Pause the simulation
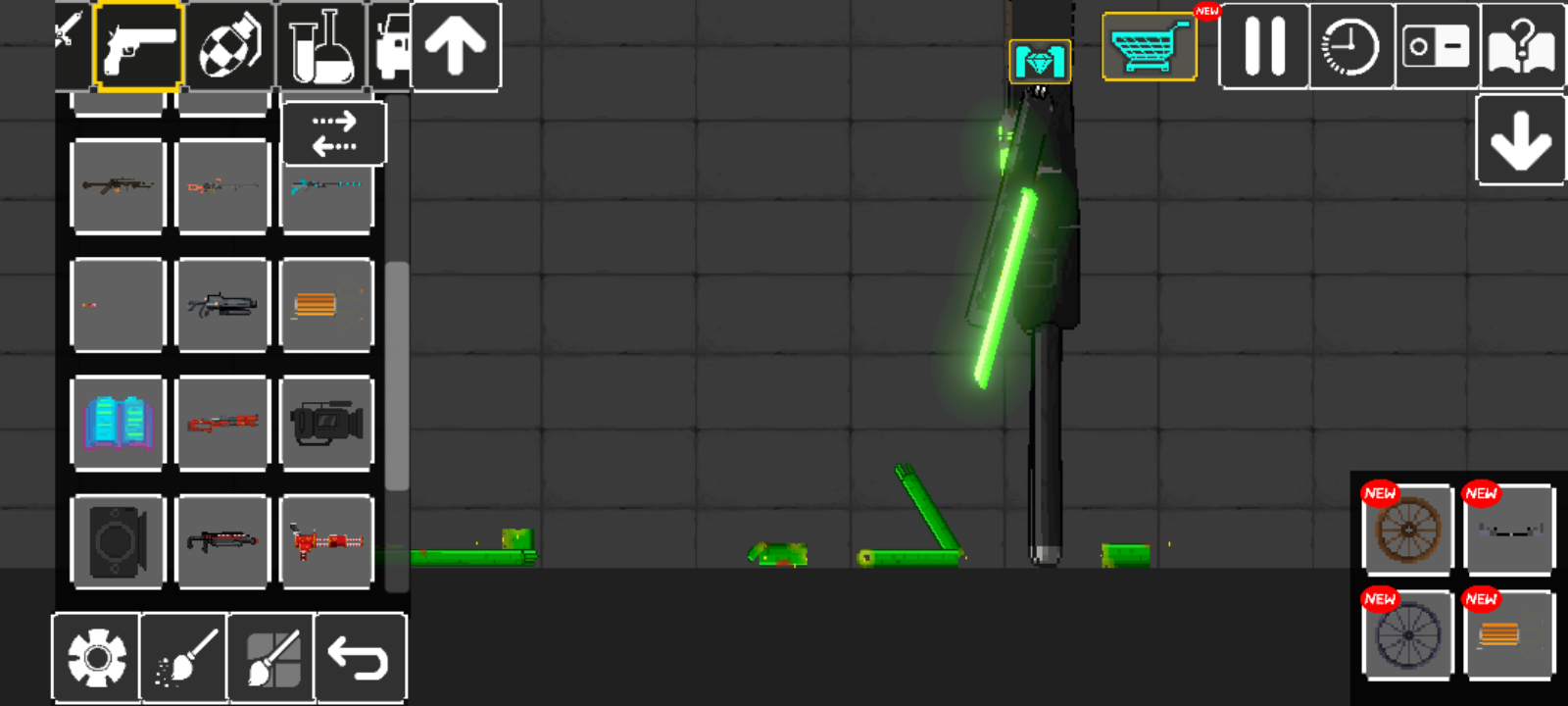This screenshot has width=1568, height=706. (1264, 46)
